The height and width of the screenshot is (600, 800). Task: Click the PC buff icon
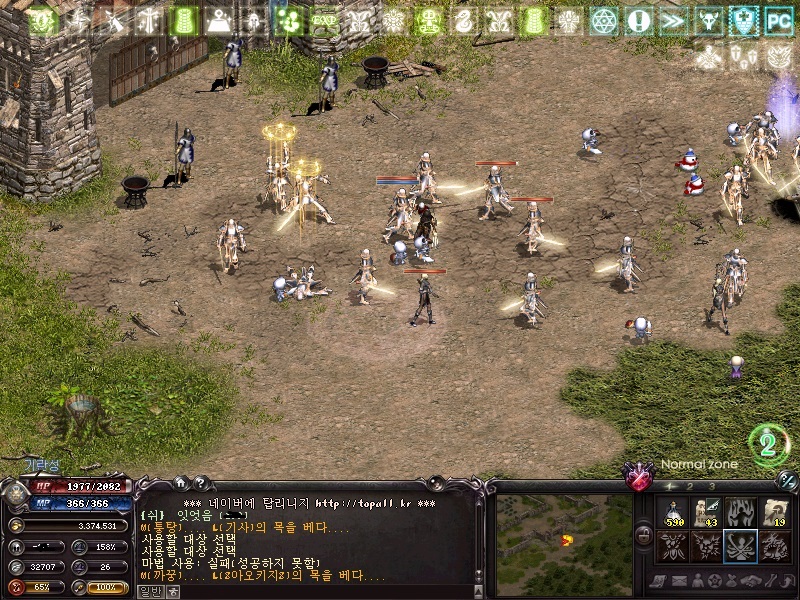point(778,20)
